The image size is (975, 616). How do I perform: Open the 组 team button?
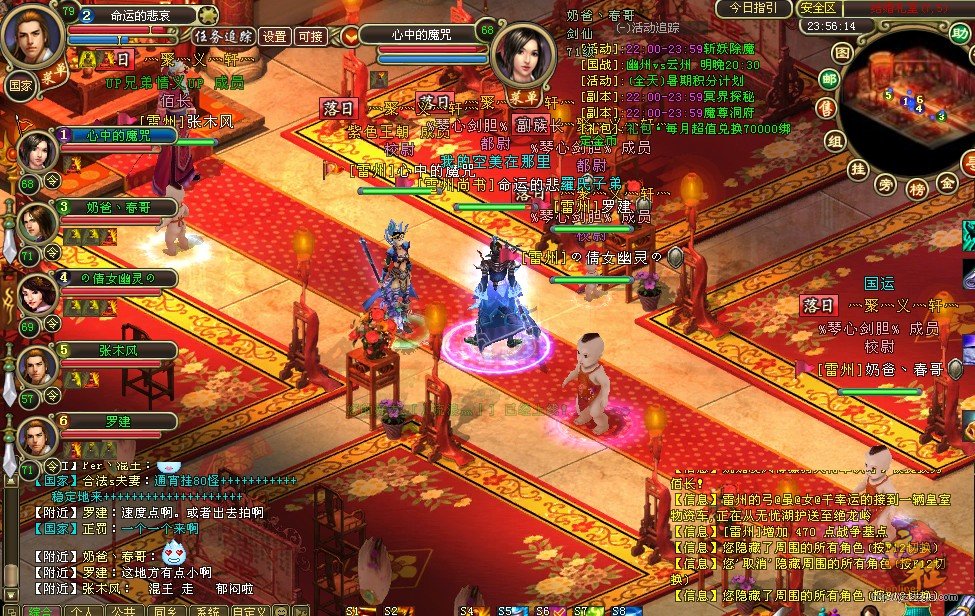pos(835,141)
